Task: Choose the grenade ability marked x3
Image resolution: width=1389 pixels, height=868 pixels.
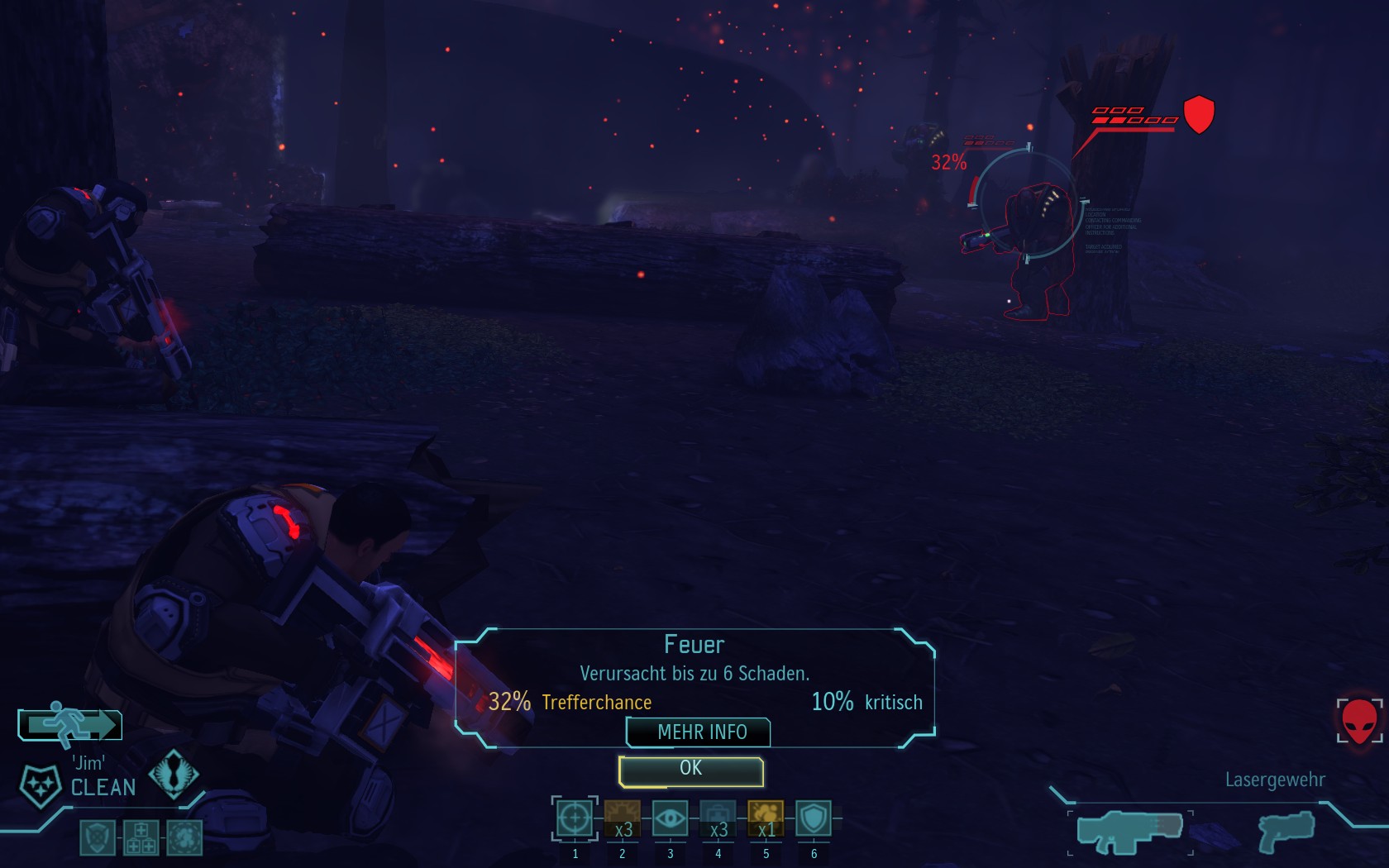Action: point(623,819)
